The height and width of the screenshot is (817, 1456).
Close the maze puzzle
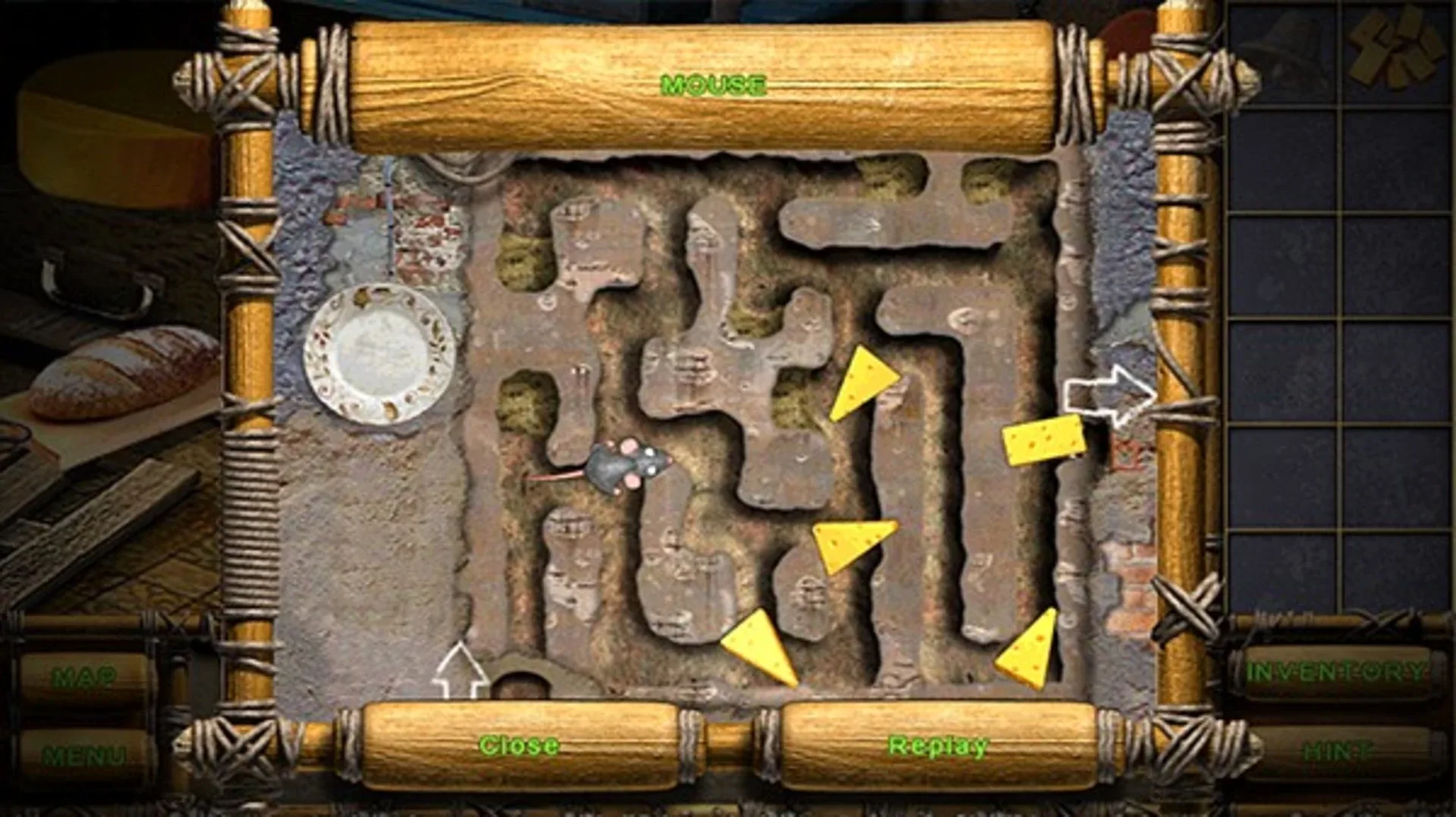tap(519, 747)
